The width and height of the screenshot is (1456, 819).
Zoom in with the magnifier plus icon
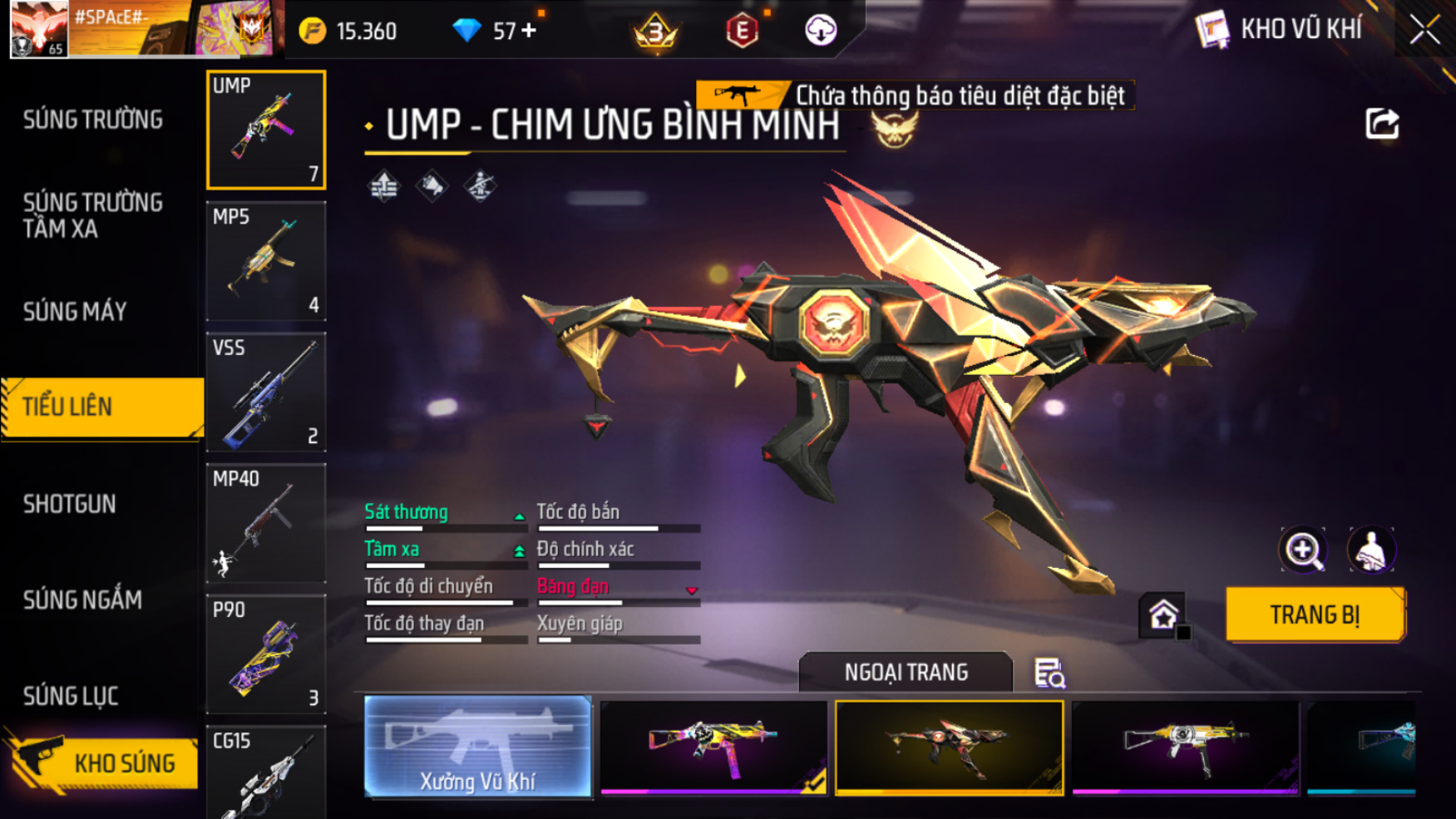click(x=1303, y=550)
